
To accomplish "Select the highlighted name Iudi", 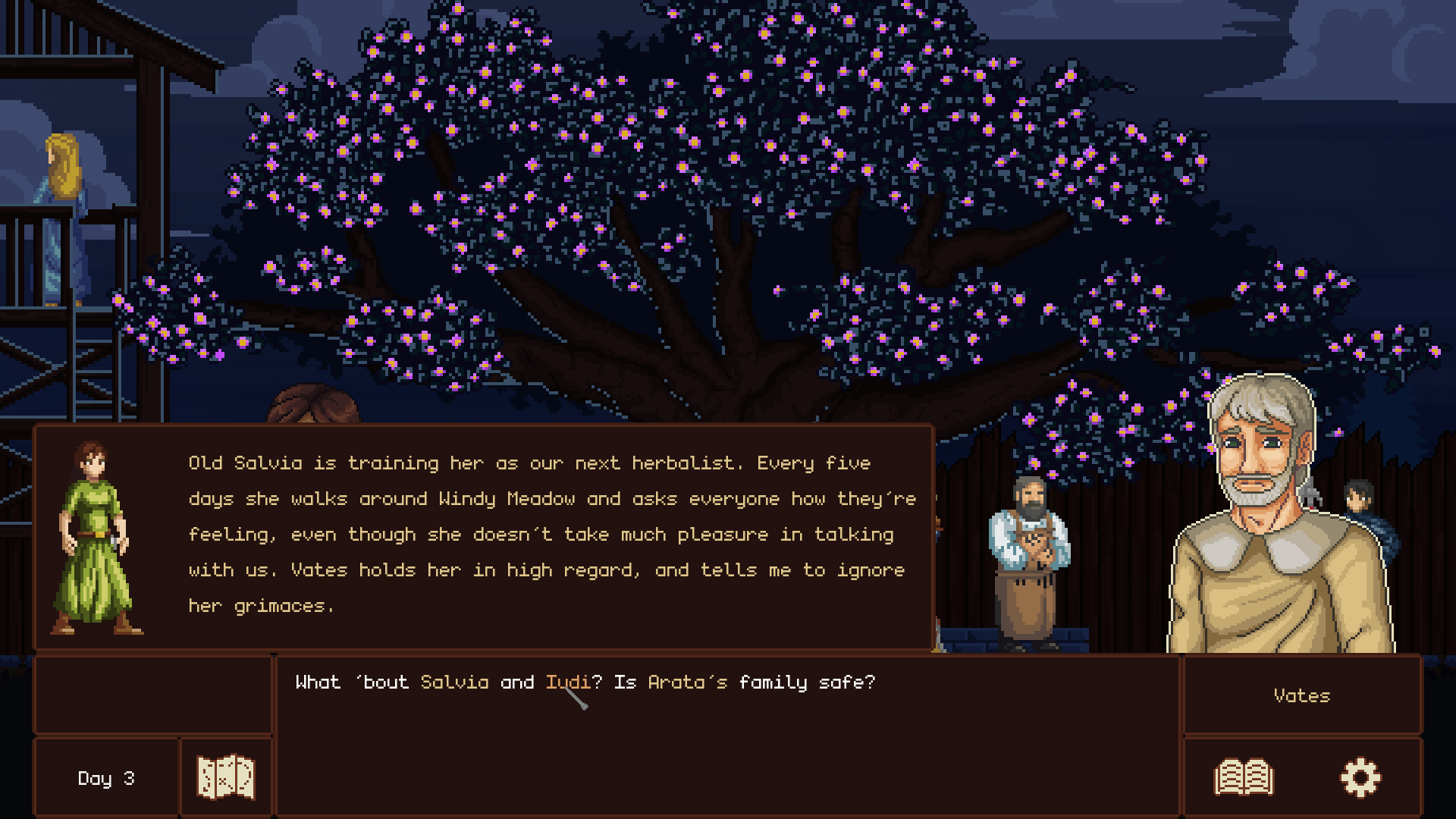I will pyautogui.click(x=567, y=682).
